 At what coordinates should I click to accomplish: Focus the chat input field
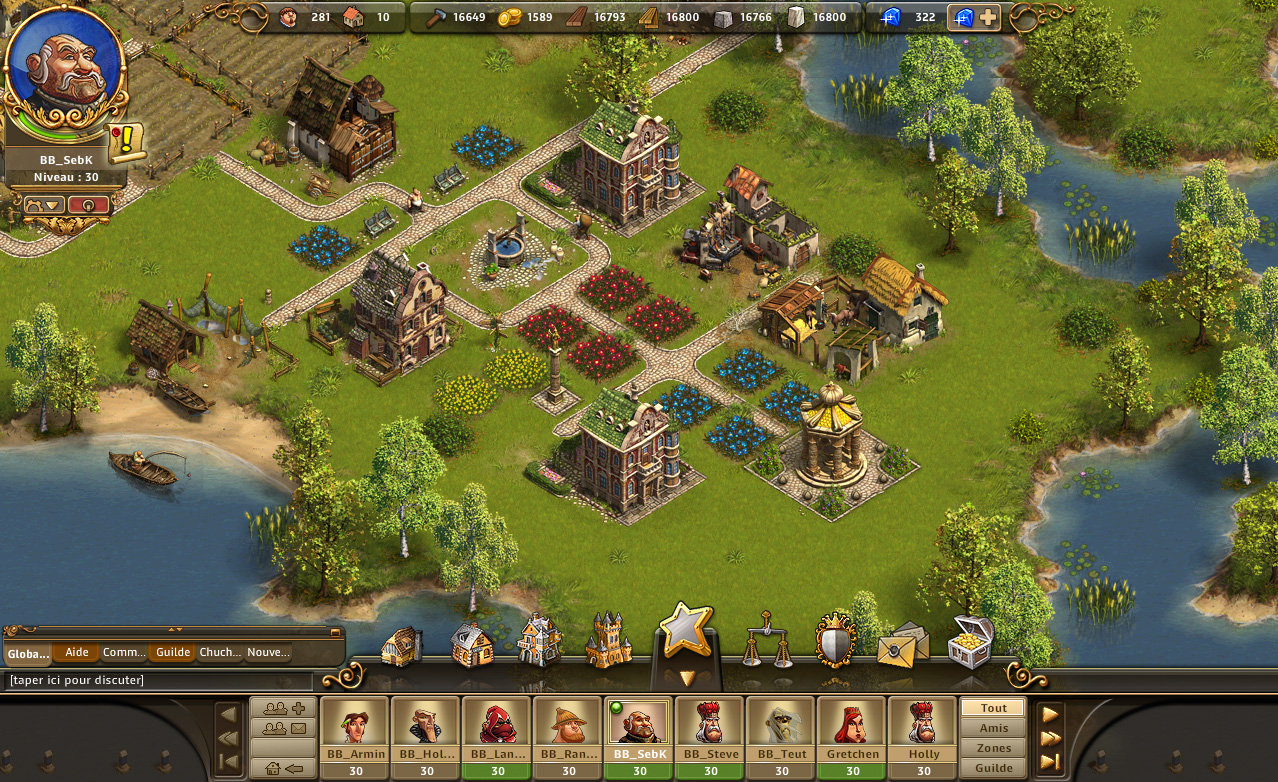158,681
